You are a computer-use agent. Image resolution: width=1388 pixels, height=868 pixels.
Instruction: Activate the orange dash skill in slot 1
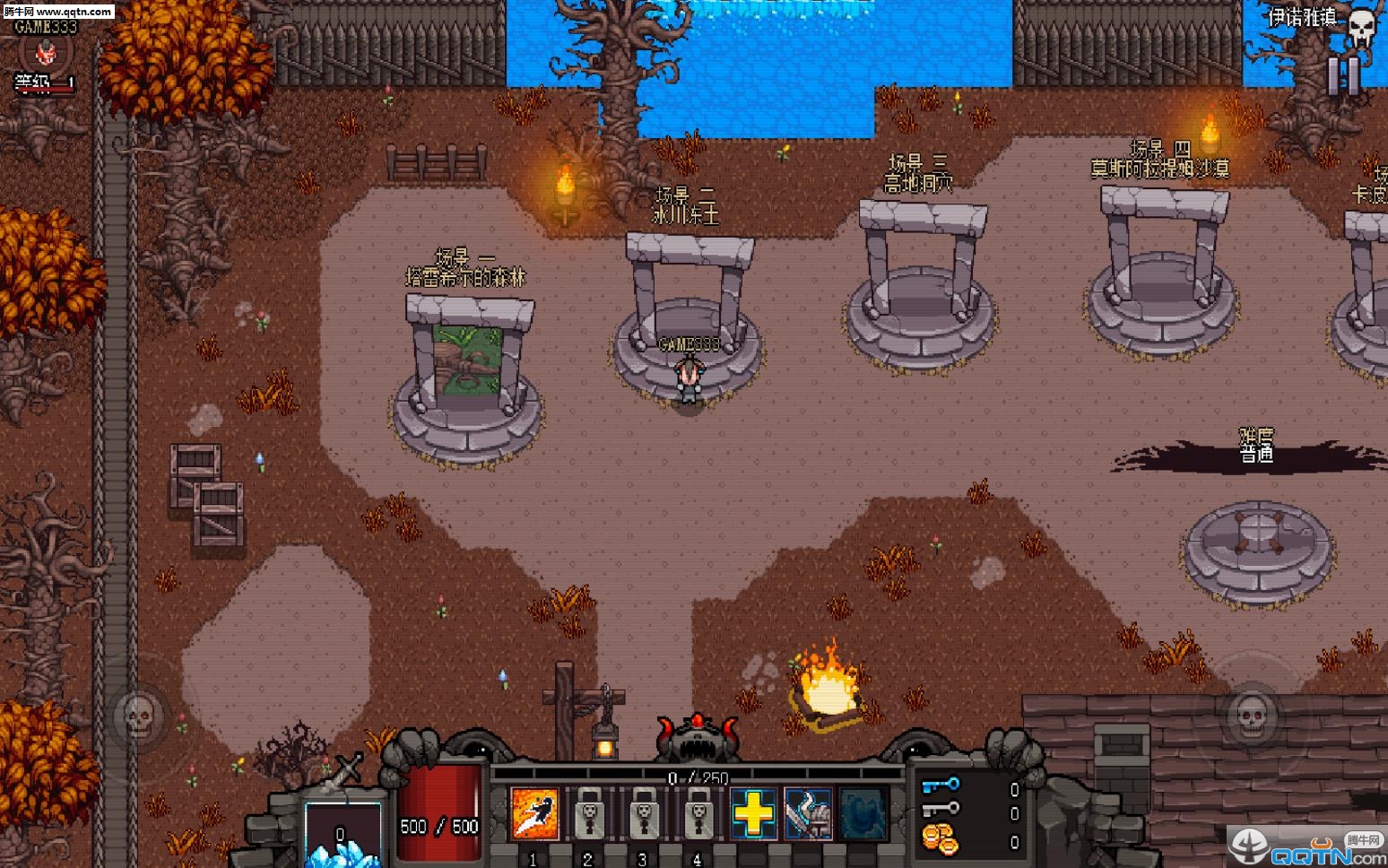pyautogui.click(x=534, y=814)
